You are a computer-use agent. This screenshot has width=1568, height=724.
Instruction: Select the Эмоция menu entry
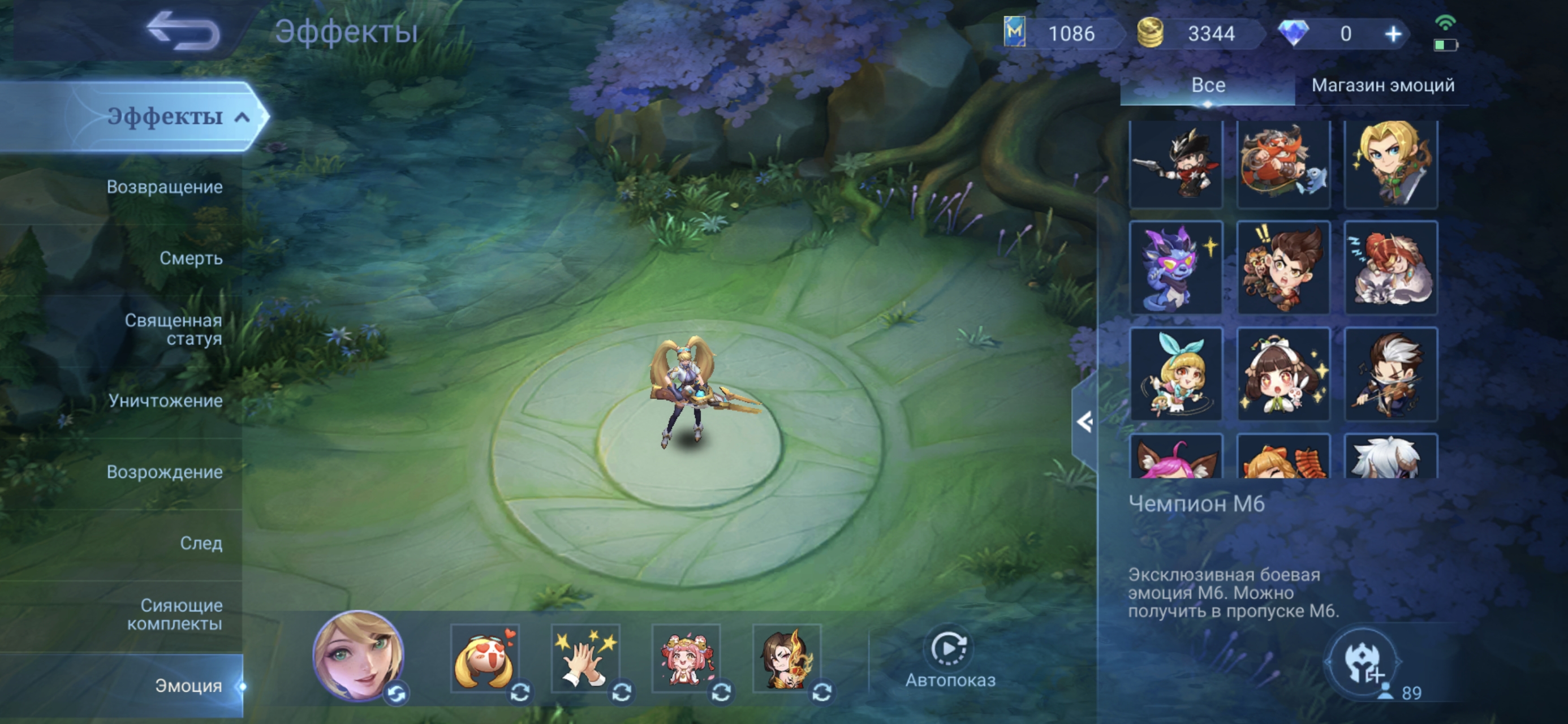(x=188, y=686)
